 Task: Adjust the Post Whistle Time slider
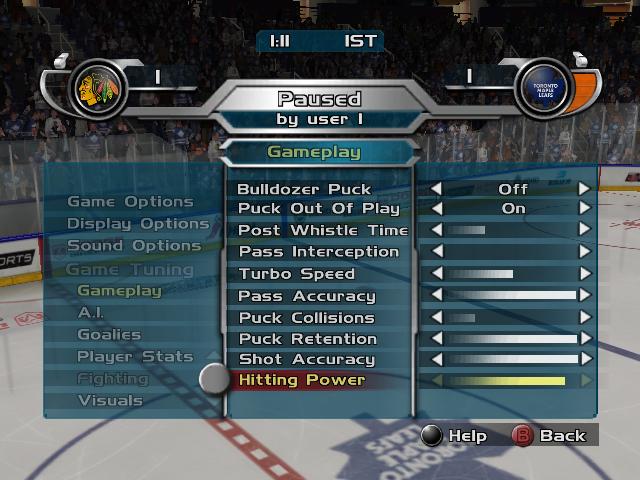(x=512, y=231)
